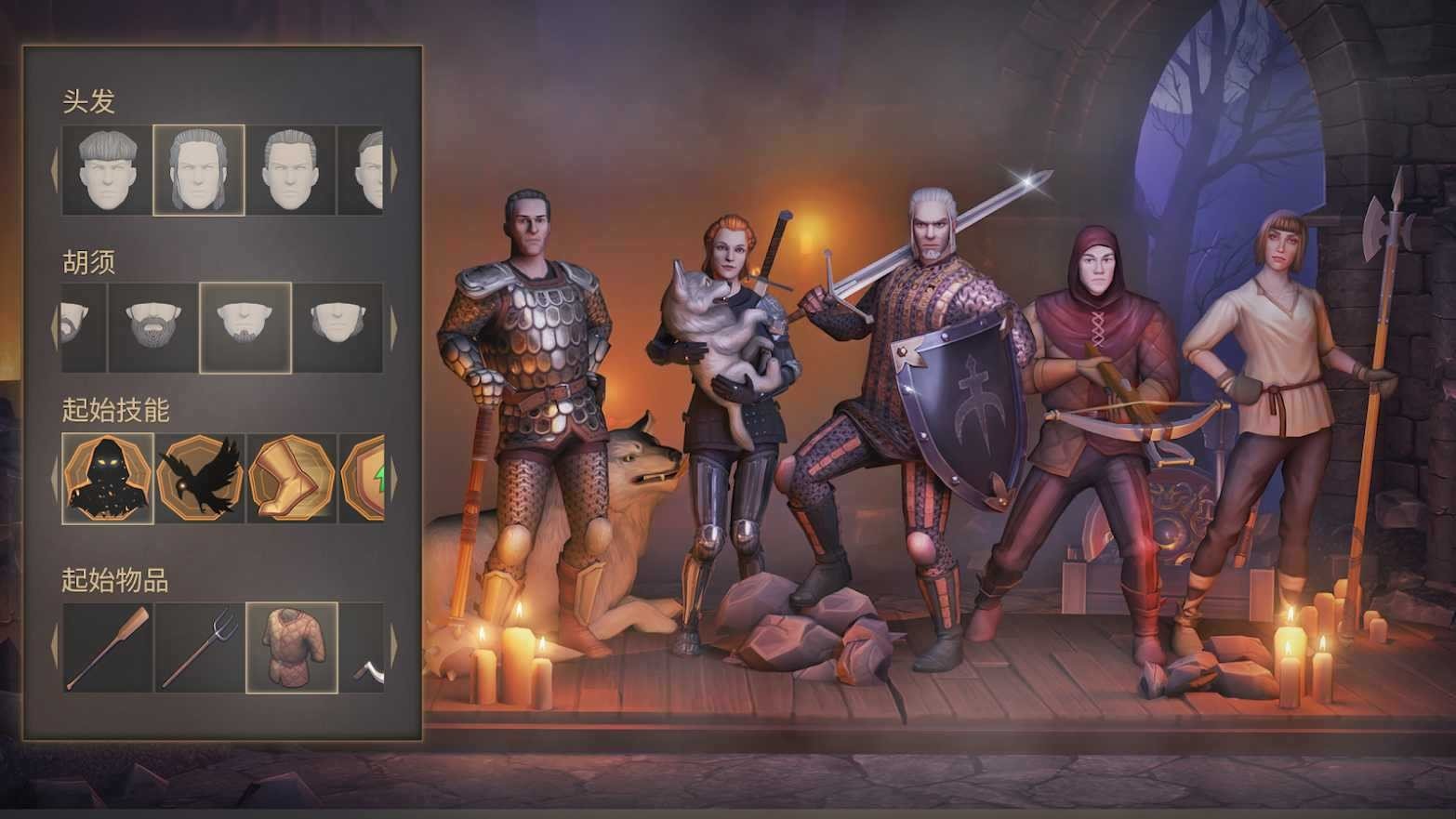Screen dimensions: 1456x819
Task: Show previous hairstyles with the left arrow
Action: [54, 171]
